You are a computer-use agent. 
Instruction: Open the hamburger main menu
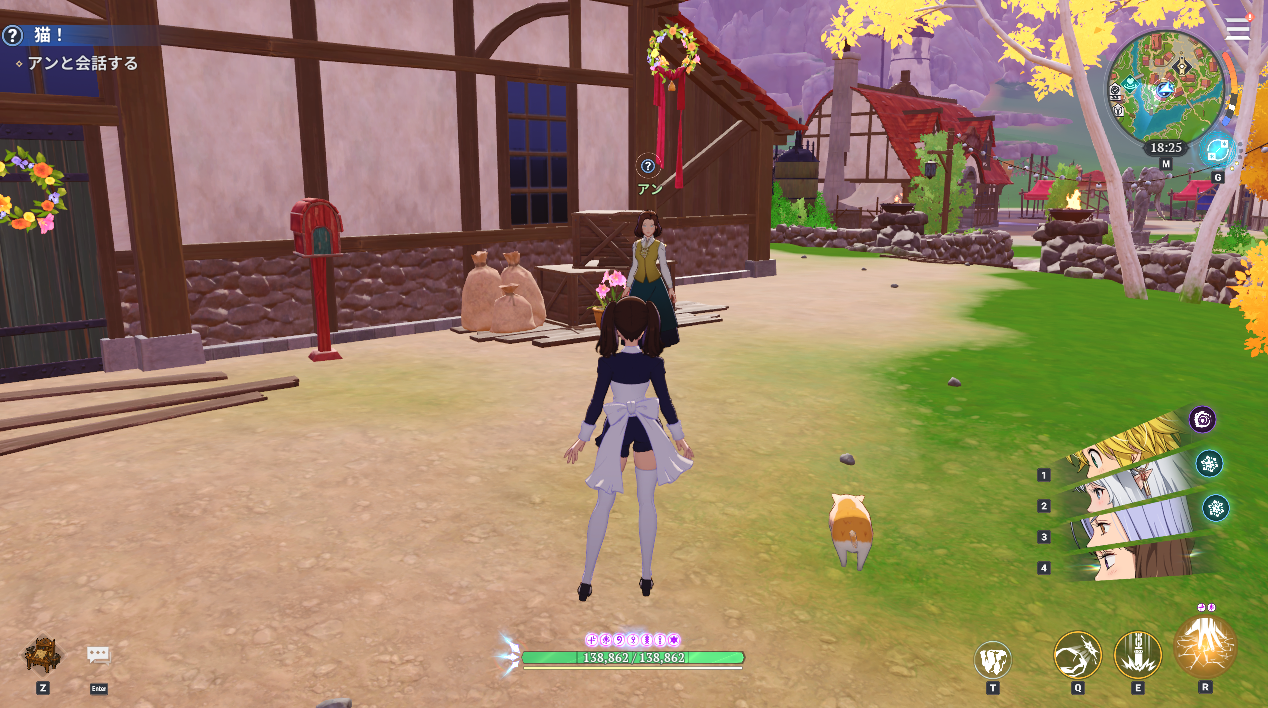point(1238,29)
